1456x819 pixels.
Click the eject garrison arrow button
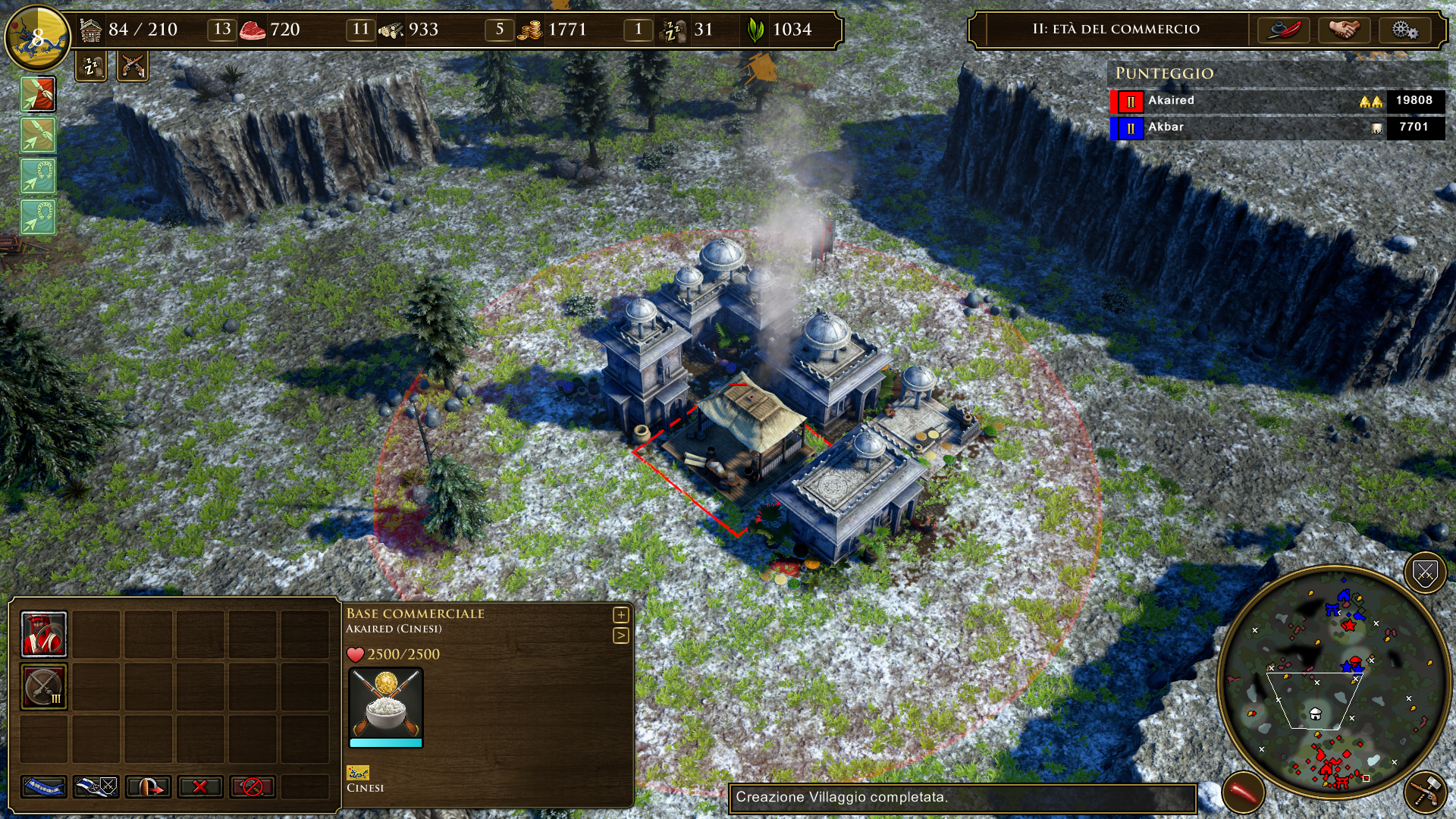(x=146, y=787)
